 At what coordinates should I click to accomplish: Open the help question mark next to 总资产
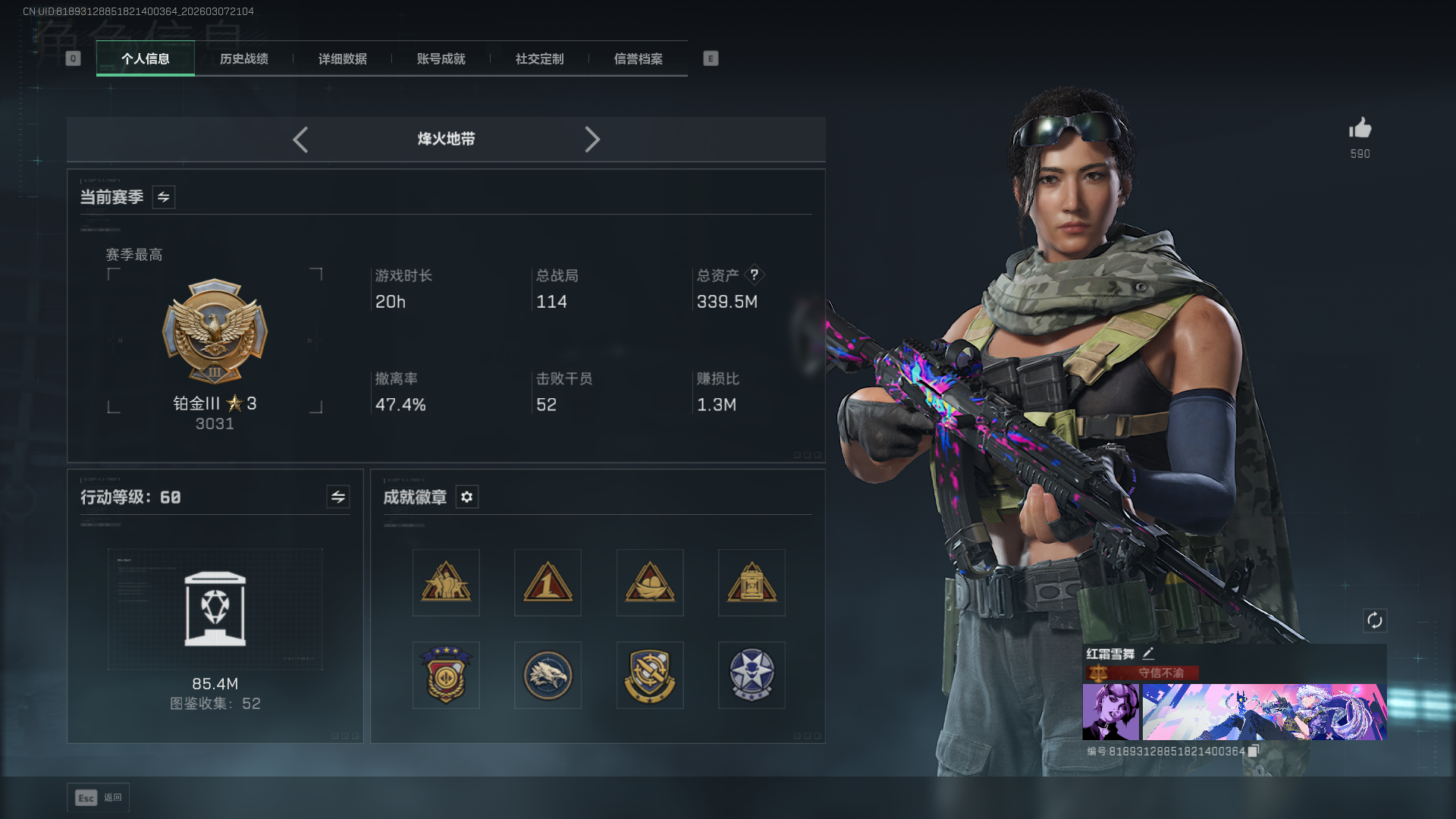[755, 275]
